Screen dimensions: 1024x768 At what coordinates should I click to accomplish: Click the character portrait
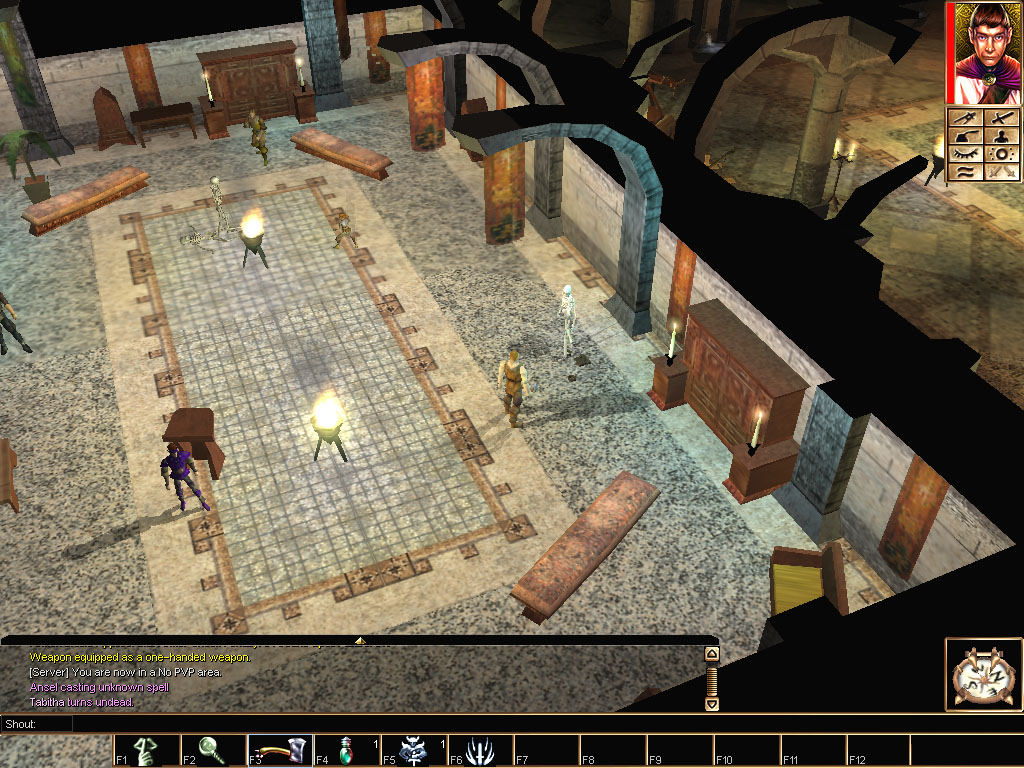pyautogui.click(x=983, y=54)
